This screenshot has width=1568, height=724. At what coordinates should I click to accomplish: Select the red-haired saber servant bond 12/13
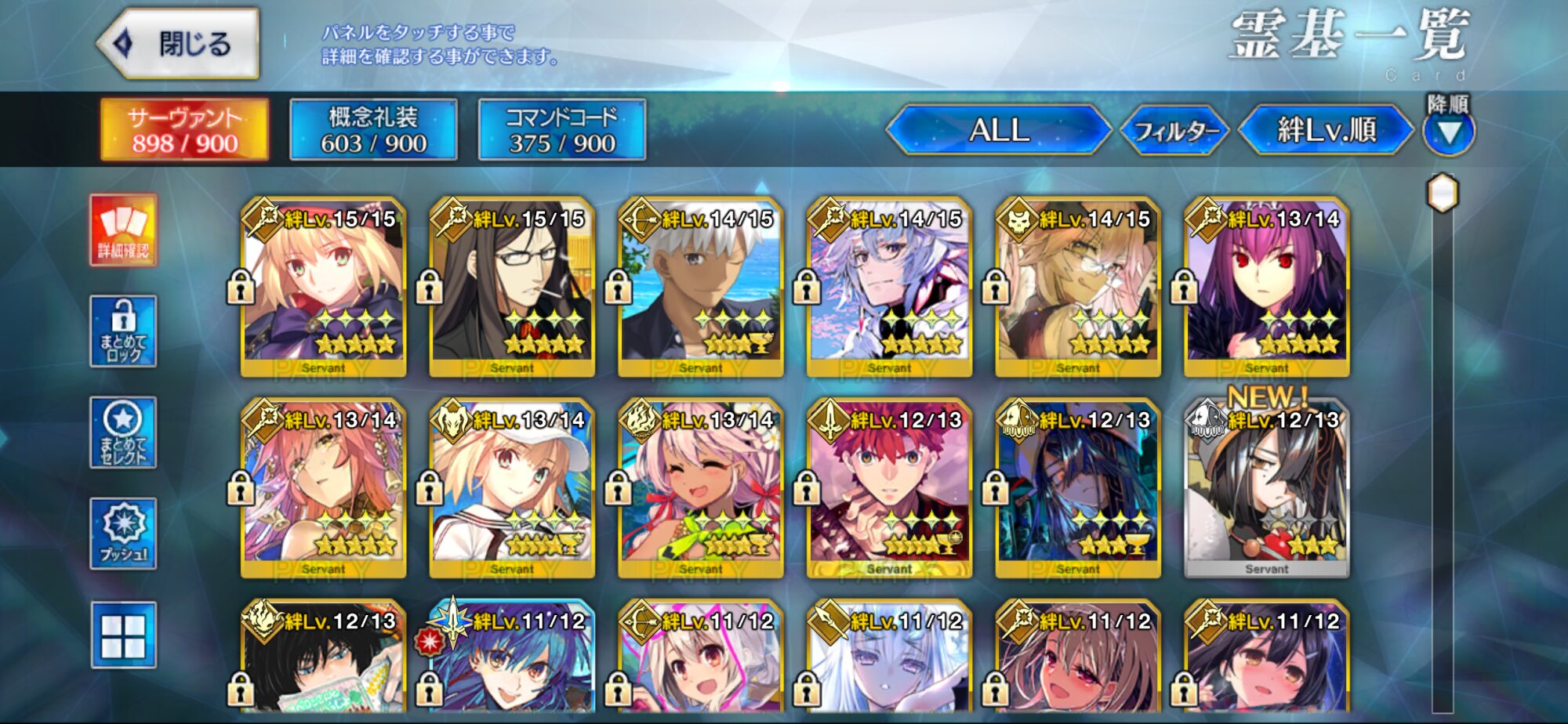tap(889, 488)
